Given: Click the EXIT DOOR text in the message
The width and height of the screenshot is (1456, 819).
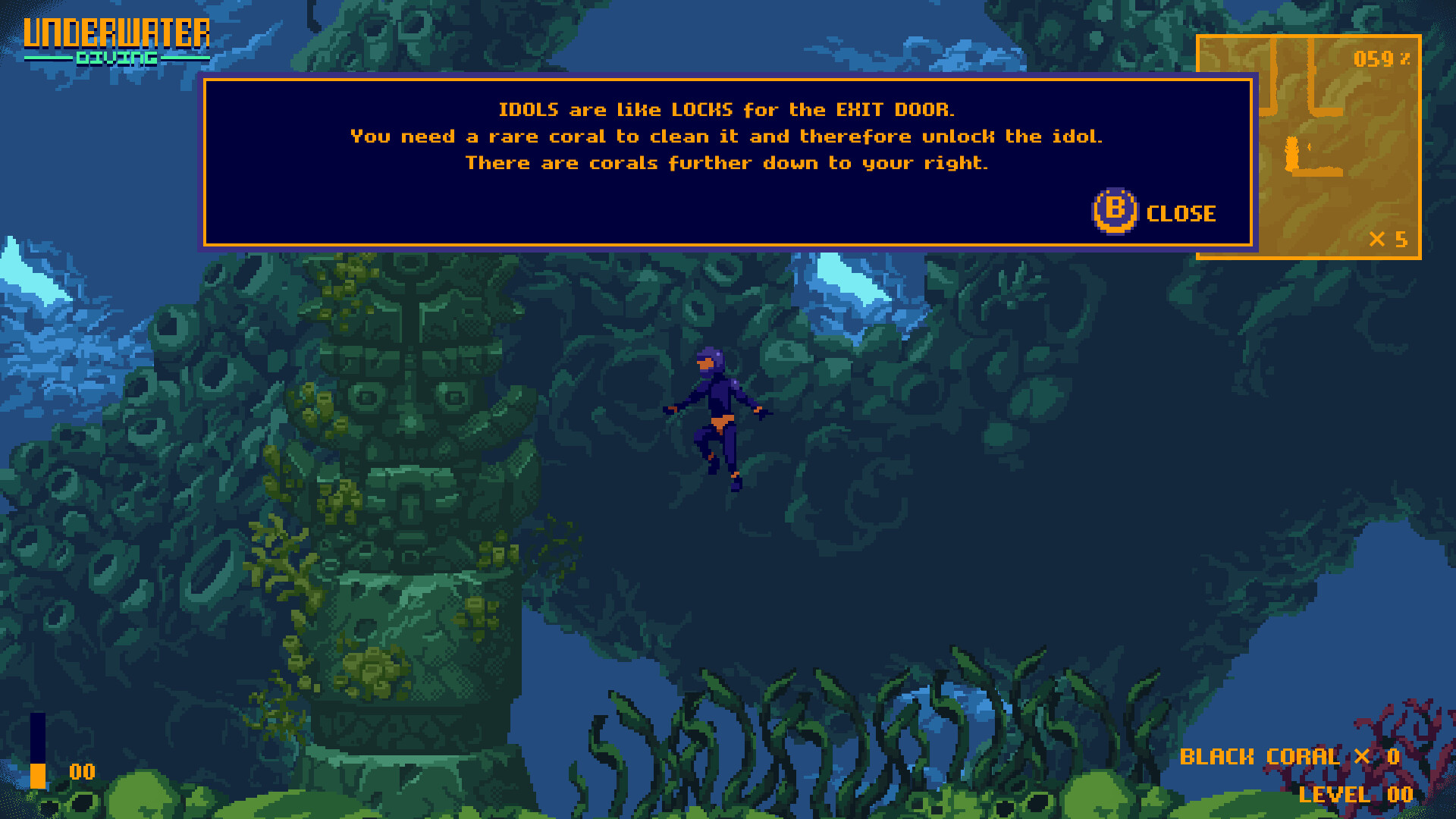Looking at the screenshot, I should [895, 109].
